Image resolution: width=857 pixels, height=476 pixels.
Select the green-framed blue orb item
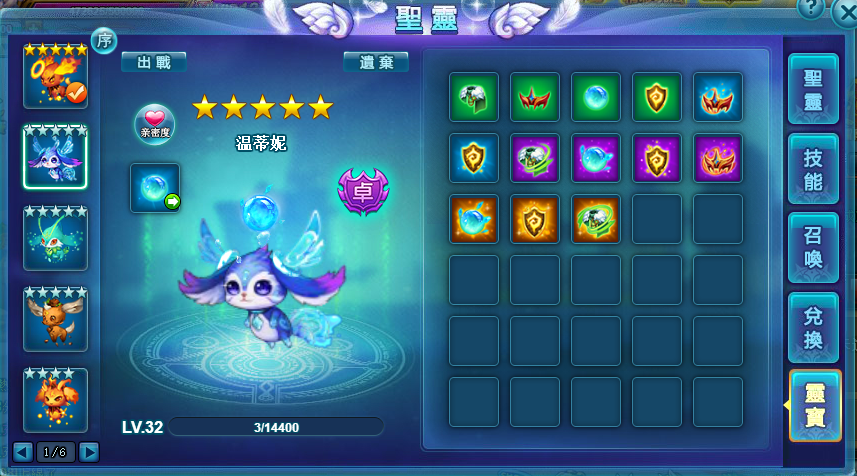[x=596, y=97]
